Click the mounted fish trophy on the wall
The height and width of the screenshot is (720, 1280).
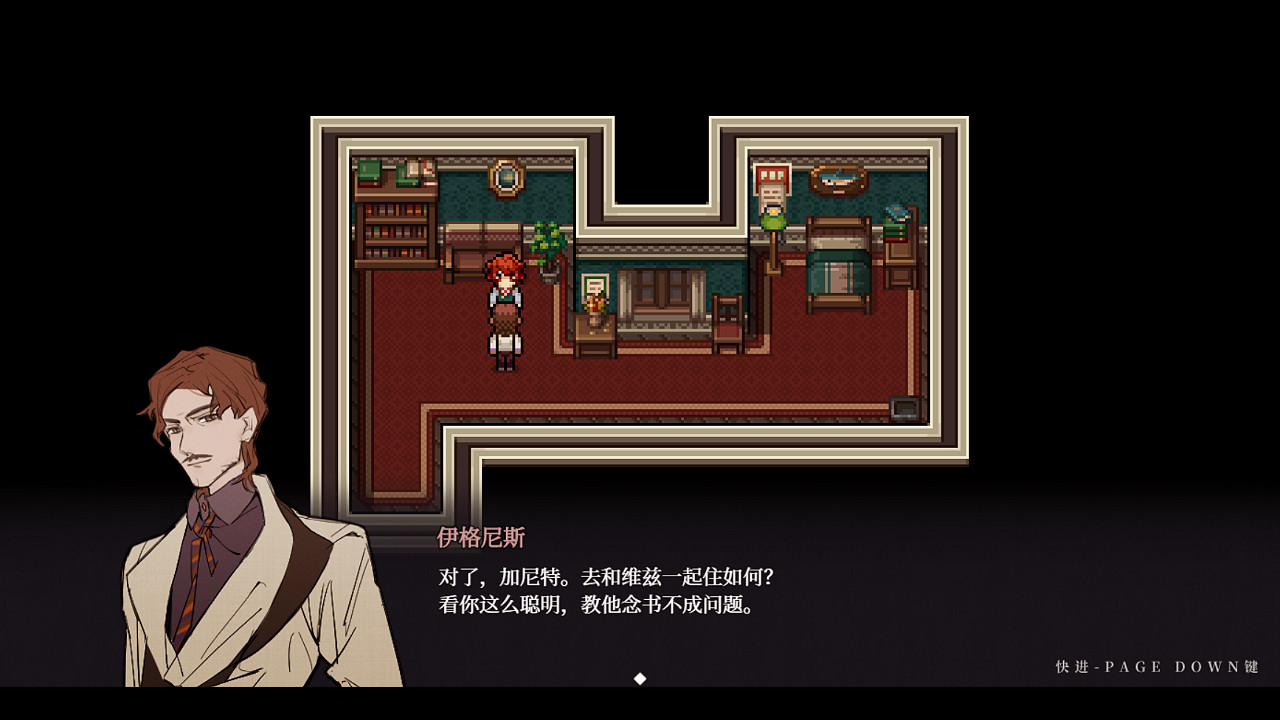pyautogui.click(x=835, y=178)
